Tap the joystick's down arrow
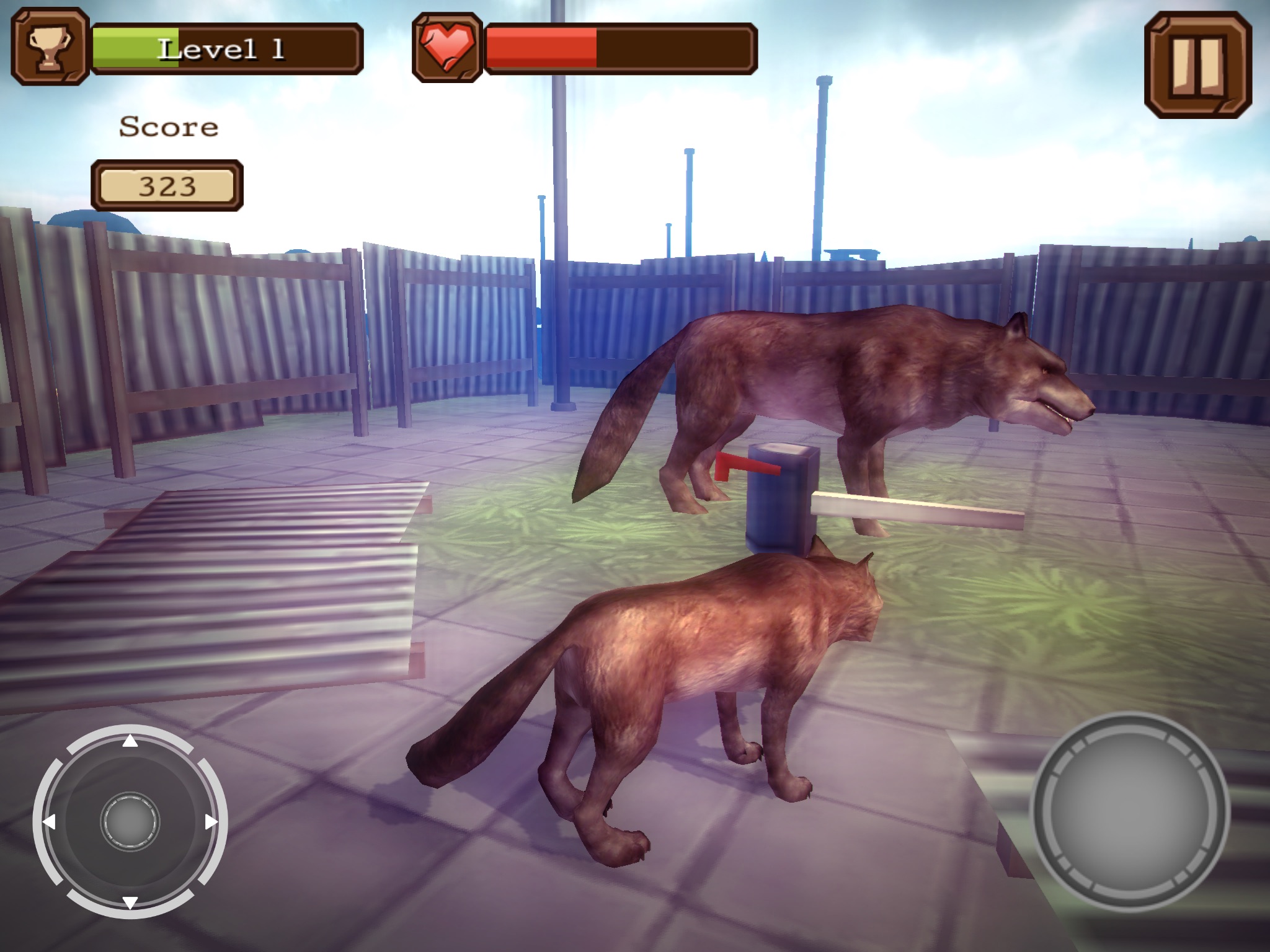1270x952 pixels. (130, 902)
